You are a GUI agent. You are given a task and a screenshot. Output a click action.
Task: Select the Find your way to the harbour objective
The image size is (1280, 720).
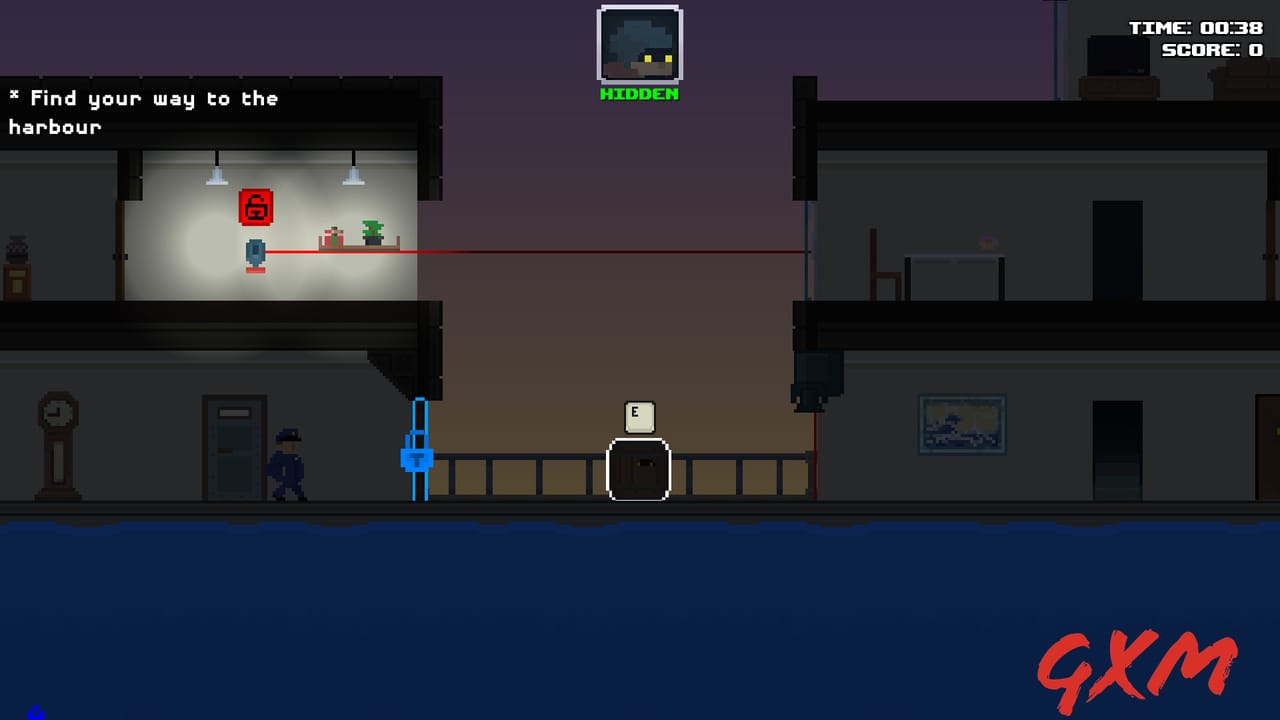(143, 98)
